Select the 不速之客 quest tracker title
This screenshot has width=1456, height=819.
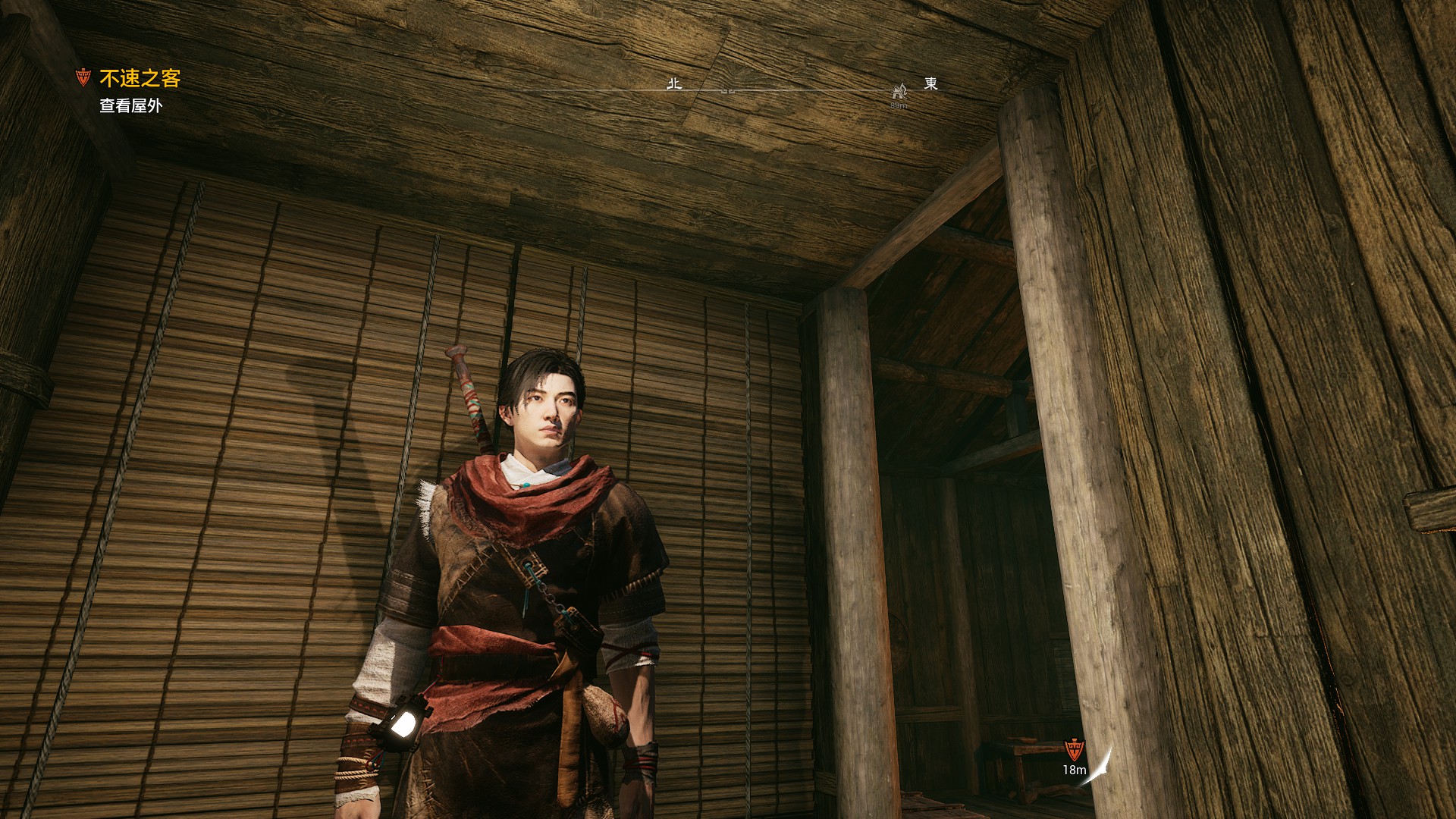click(140, 79)
